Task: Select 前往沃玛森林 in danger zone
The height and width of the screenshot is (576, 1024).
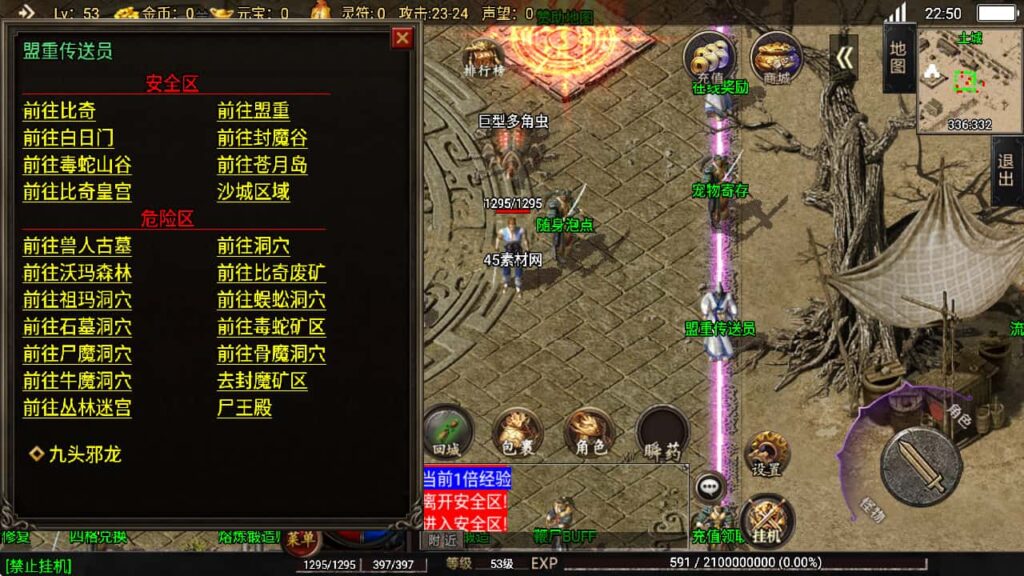Action: click(77, 273)
